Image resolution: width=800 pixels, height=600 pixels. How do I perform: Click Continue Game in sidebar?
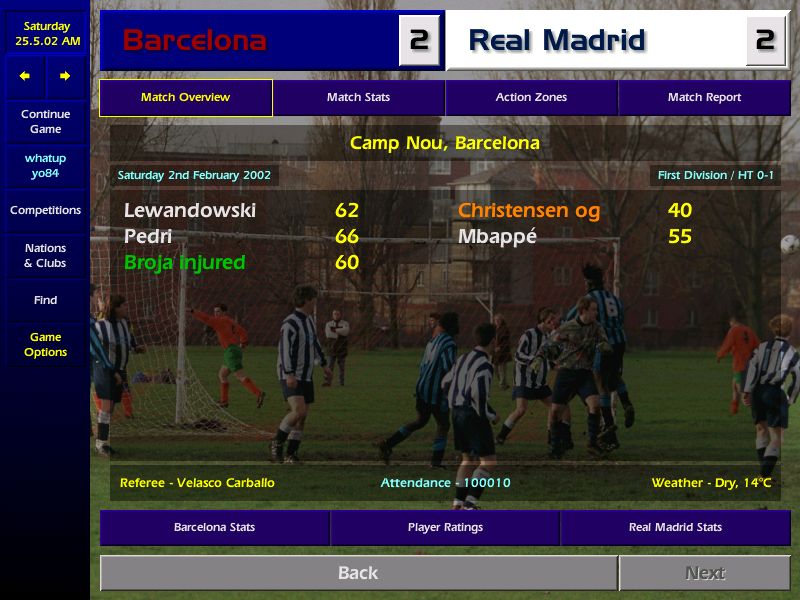tap(45, 122)
